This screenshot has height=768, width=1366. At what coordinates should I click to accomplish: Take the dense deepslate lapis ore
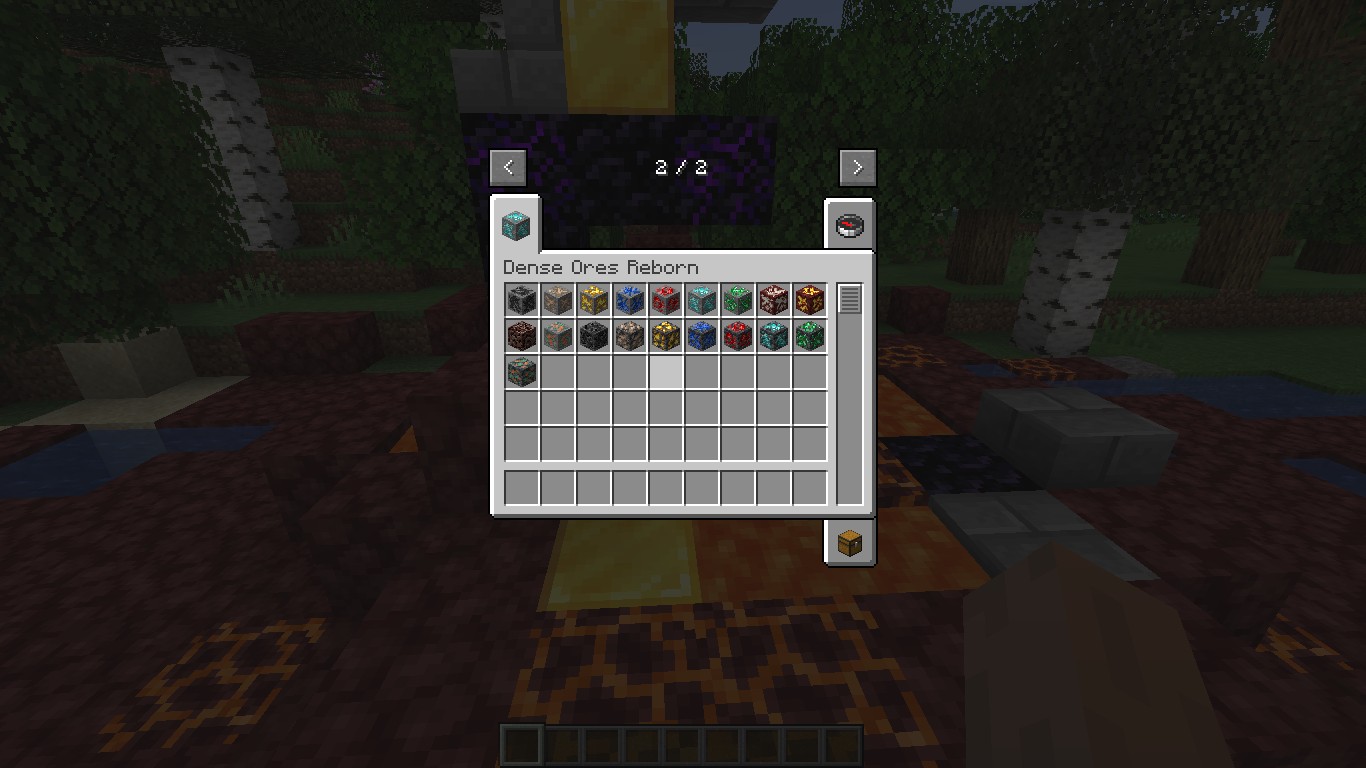pyautogui.click(x=702, y=336)
